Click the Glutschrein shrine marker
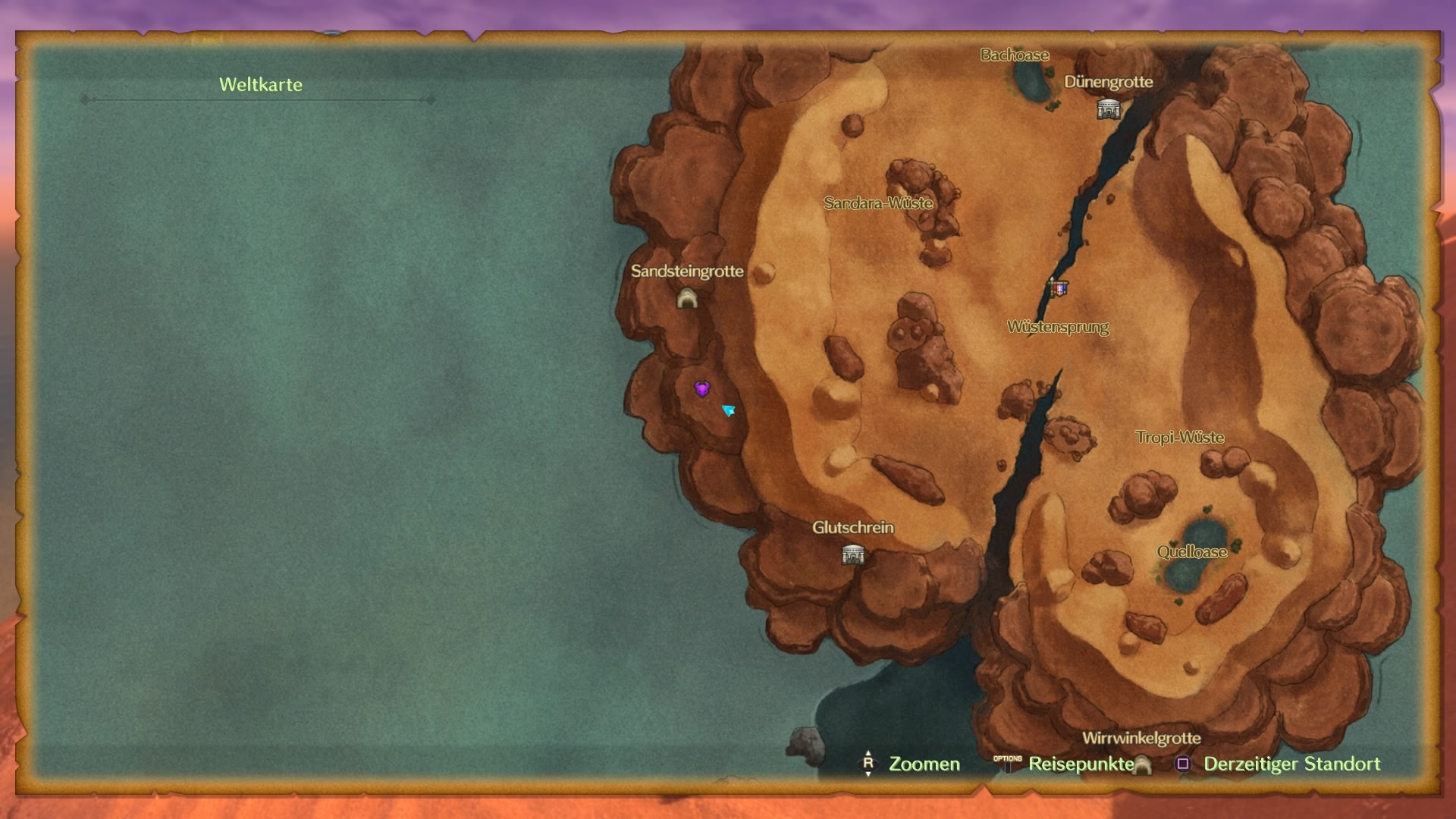The height and width of the screenshot is (819, 1456). [853, 555]
